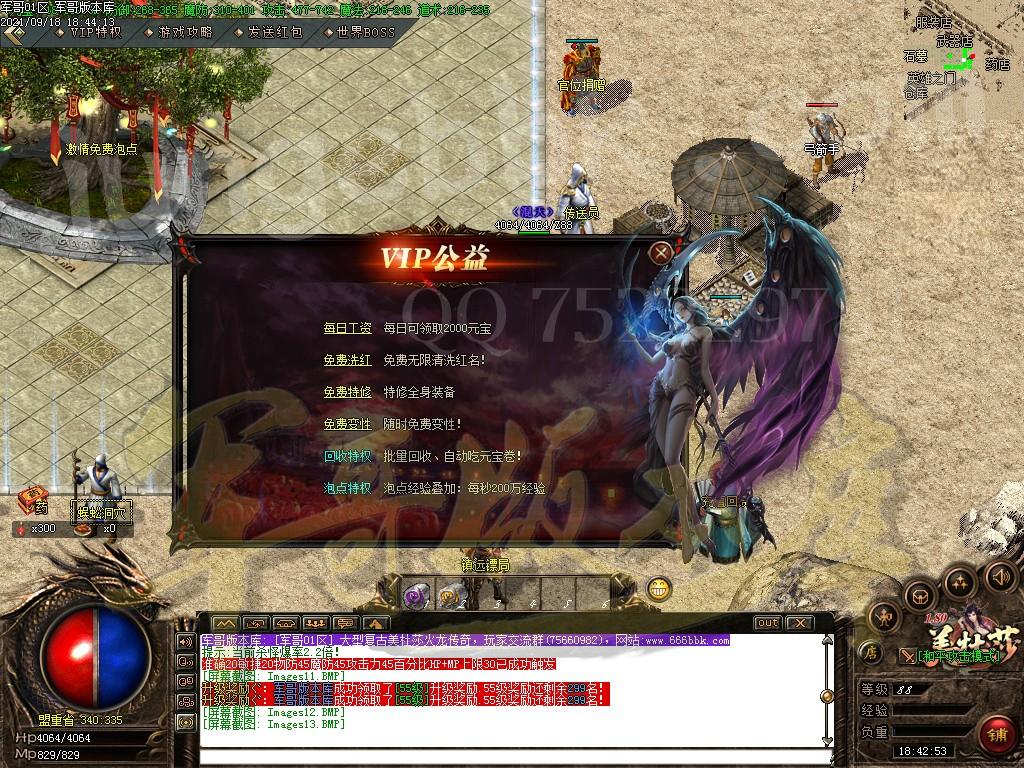Click the chat window 'out' button
1024x768 pixels.
[767, 622]
